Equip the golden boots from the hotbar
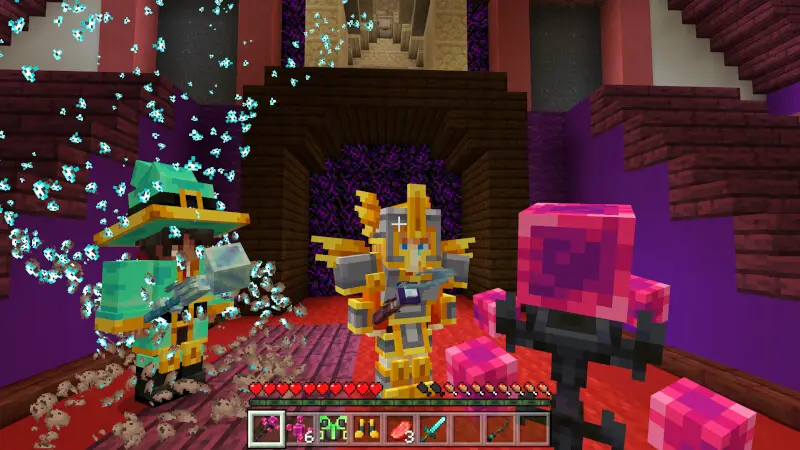The width and height of the screenshot is (800, 450). coord(366,429)
